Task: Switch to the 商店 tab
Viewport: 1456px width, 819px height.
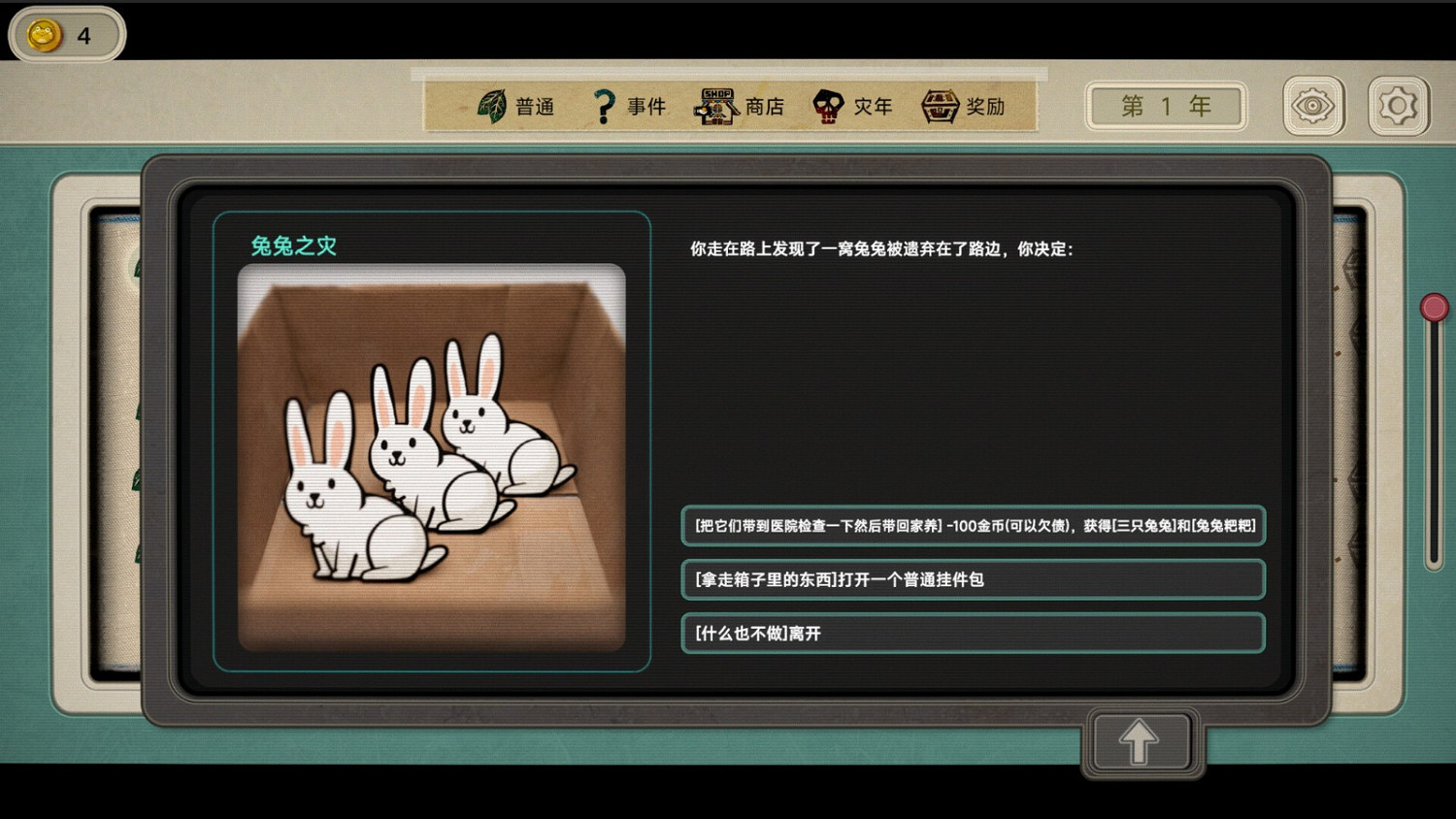Action: click(x=743, y=105)
